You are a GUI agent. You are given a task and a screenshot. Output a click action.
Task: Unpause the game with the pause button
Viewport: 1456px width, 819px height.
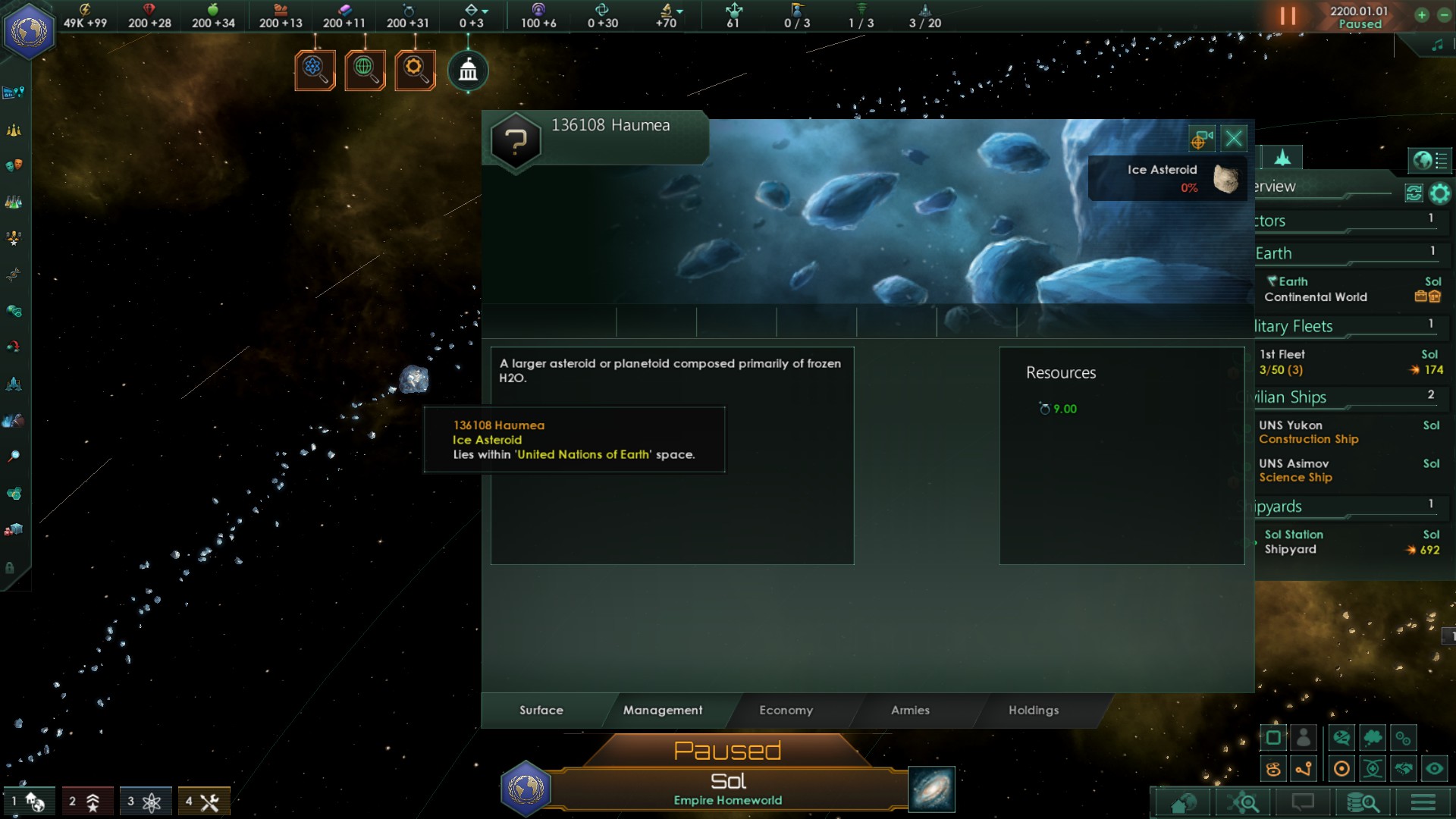point(1288,16)
